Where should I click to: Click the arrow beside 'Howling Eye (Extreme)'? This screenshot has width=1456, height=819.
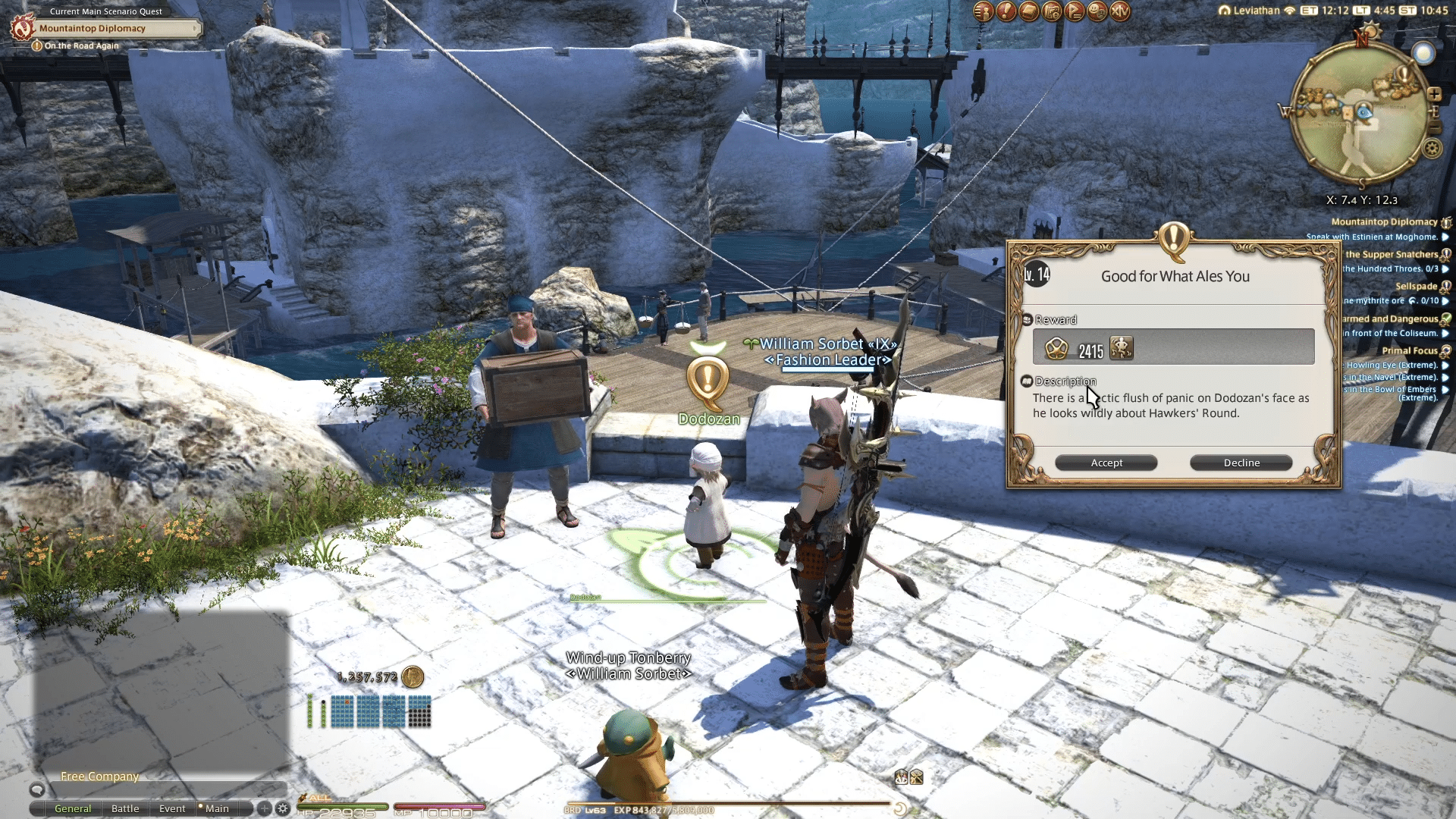tap(1447, 365)
